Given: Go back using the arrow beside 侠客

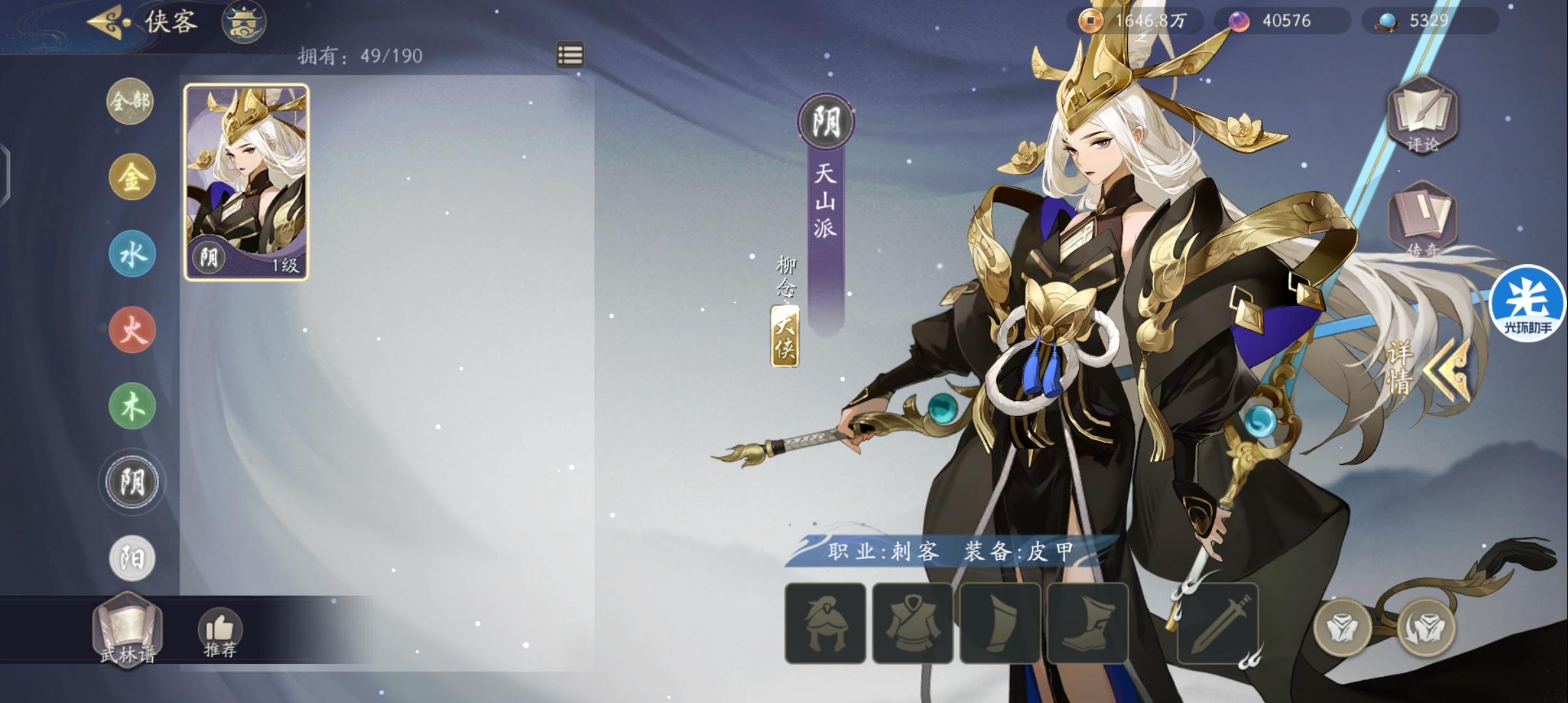Looking at the screenshot, I should (106, 23).
